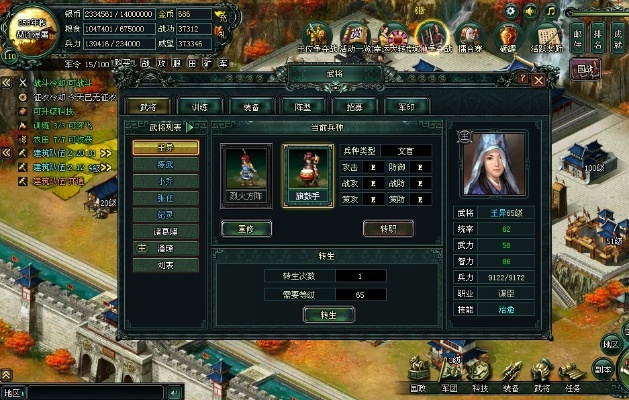
Task: Switch to the 训练 tab
Action: (x=199, y=105)
